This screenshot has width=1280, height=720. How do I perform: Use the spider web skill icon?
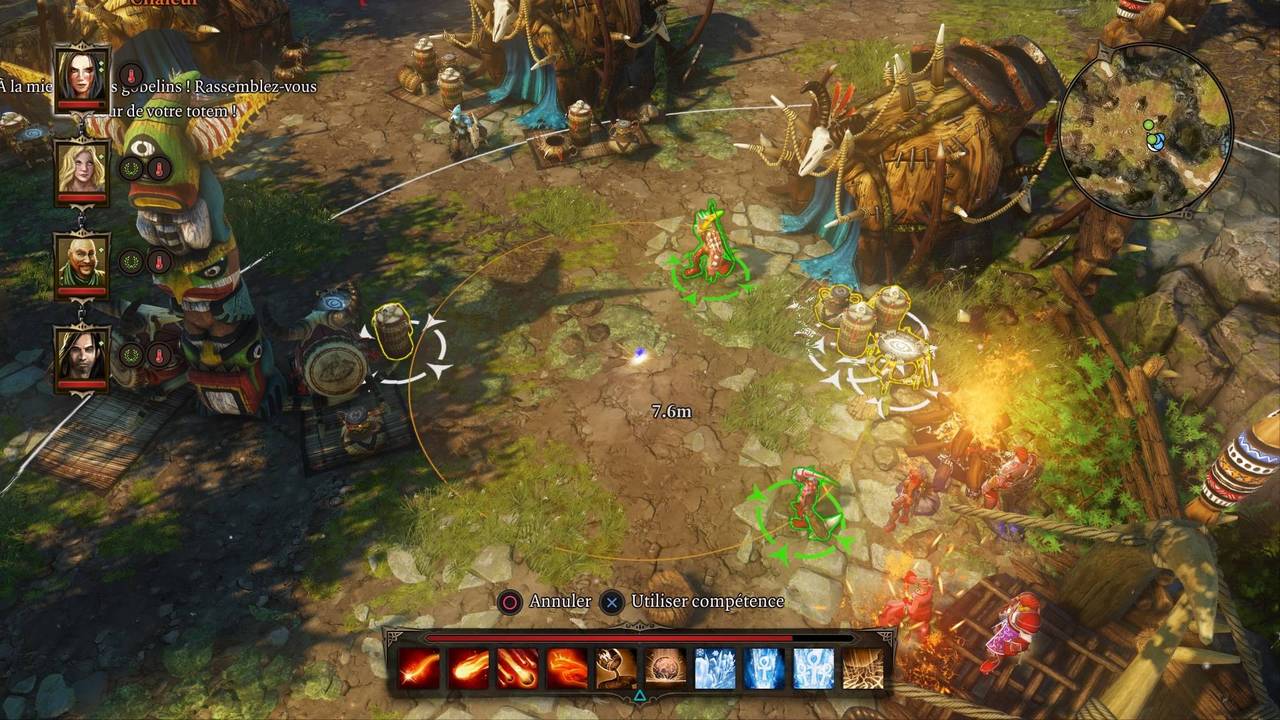tap(863, 669)
